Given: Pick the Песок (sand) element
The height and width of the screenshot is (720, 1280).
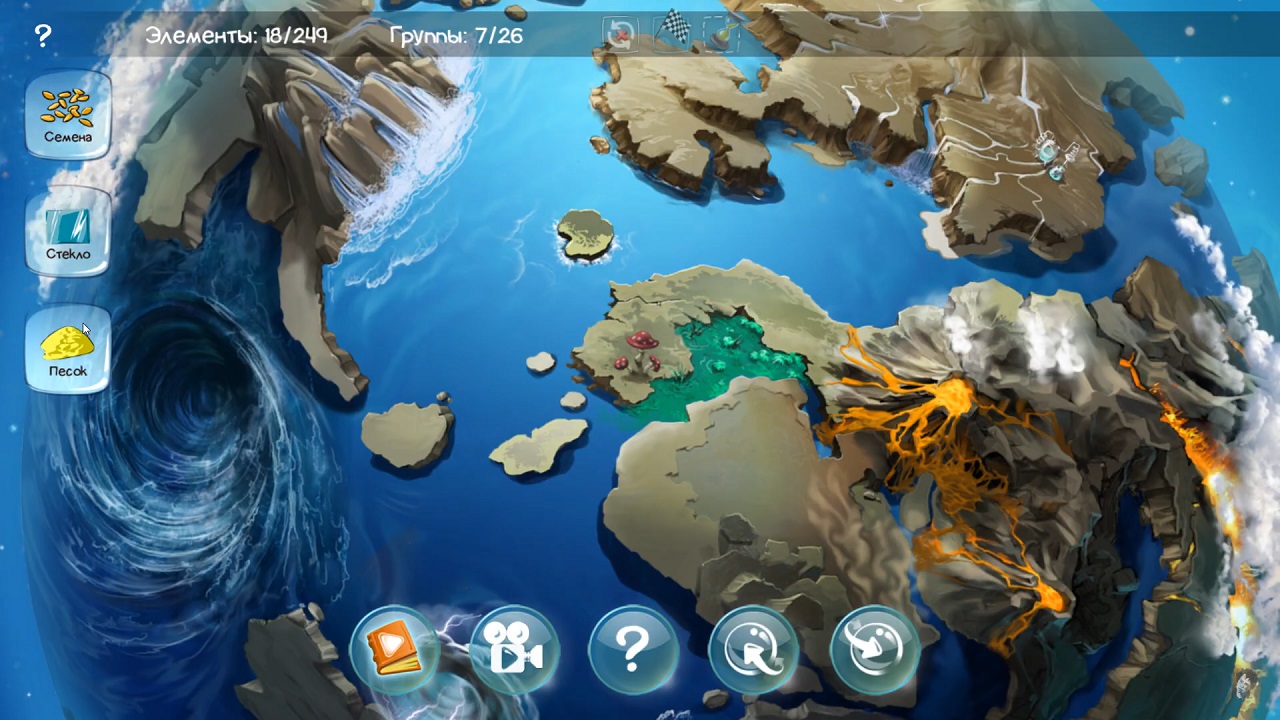Looking at the screenshot, I should [68, 349].
